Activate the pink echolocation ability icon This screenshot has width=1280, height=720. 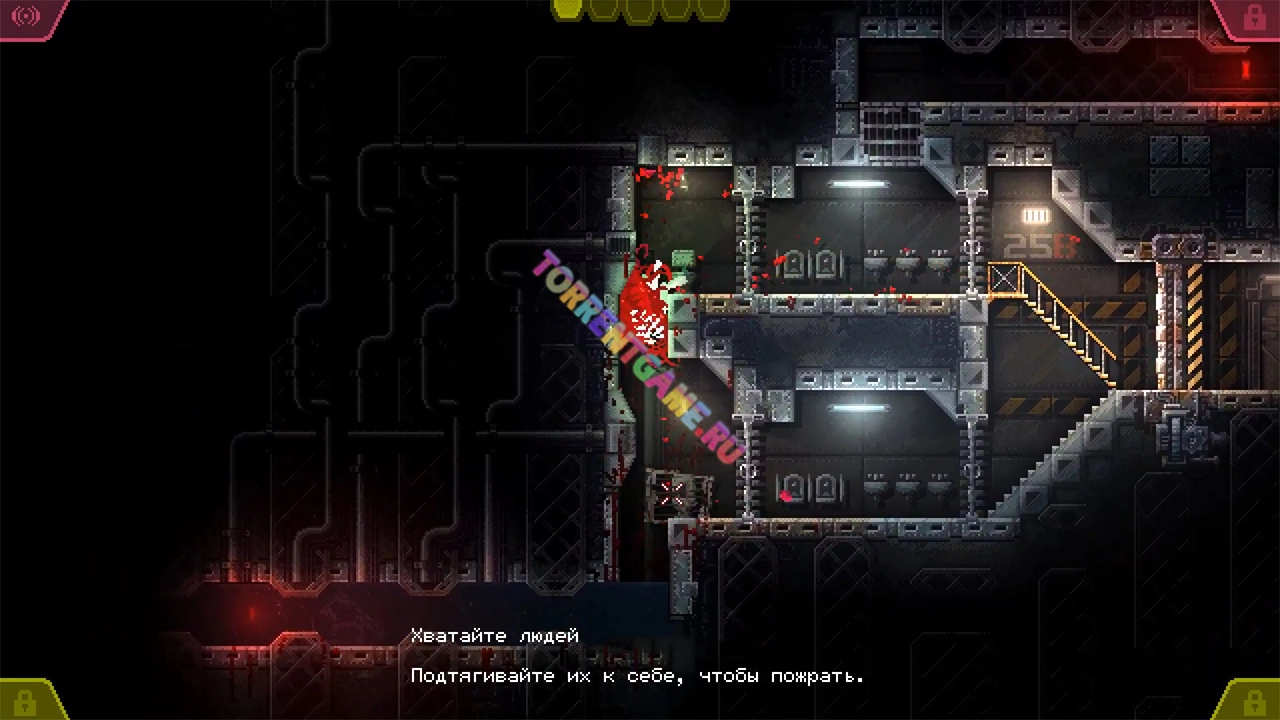point(26,16)
